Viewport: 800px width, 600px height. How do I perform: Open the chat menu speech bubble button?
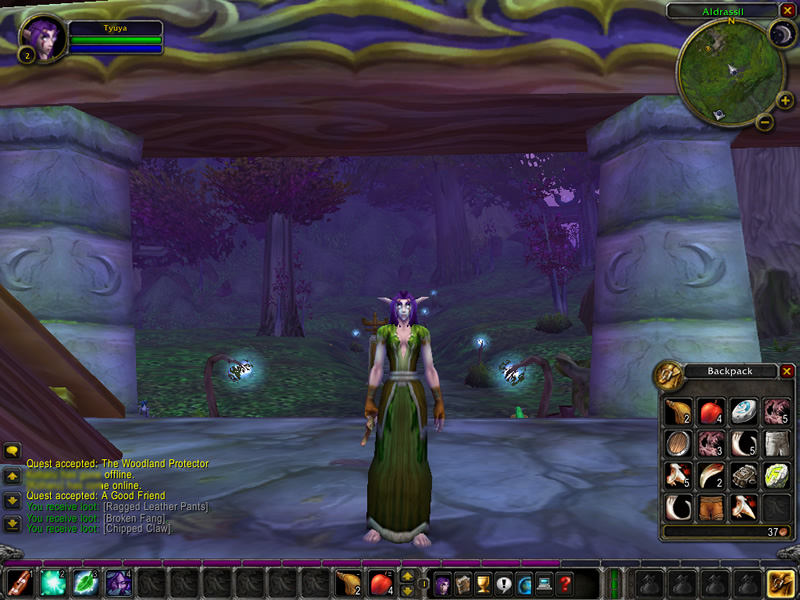click(12, 452)
